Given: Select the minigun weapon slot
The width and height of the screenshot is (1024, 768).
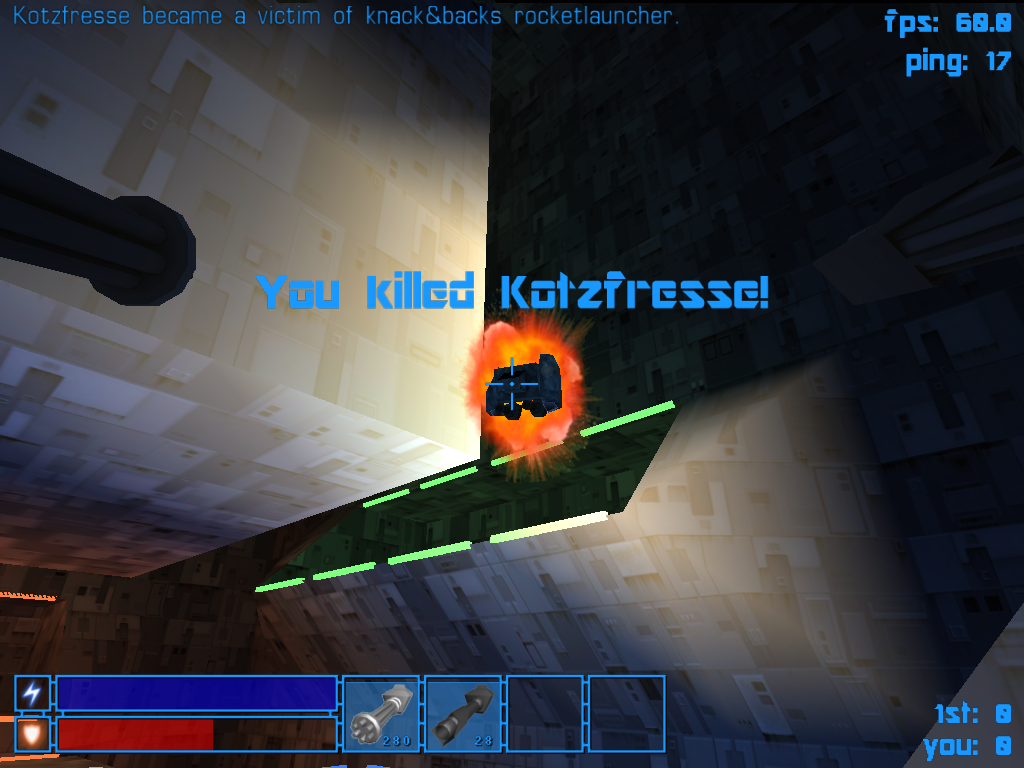Looking at the screenshot, I should (x=381, y=714).
